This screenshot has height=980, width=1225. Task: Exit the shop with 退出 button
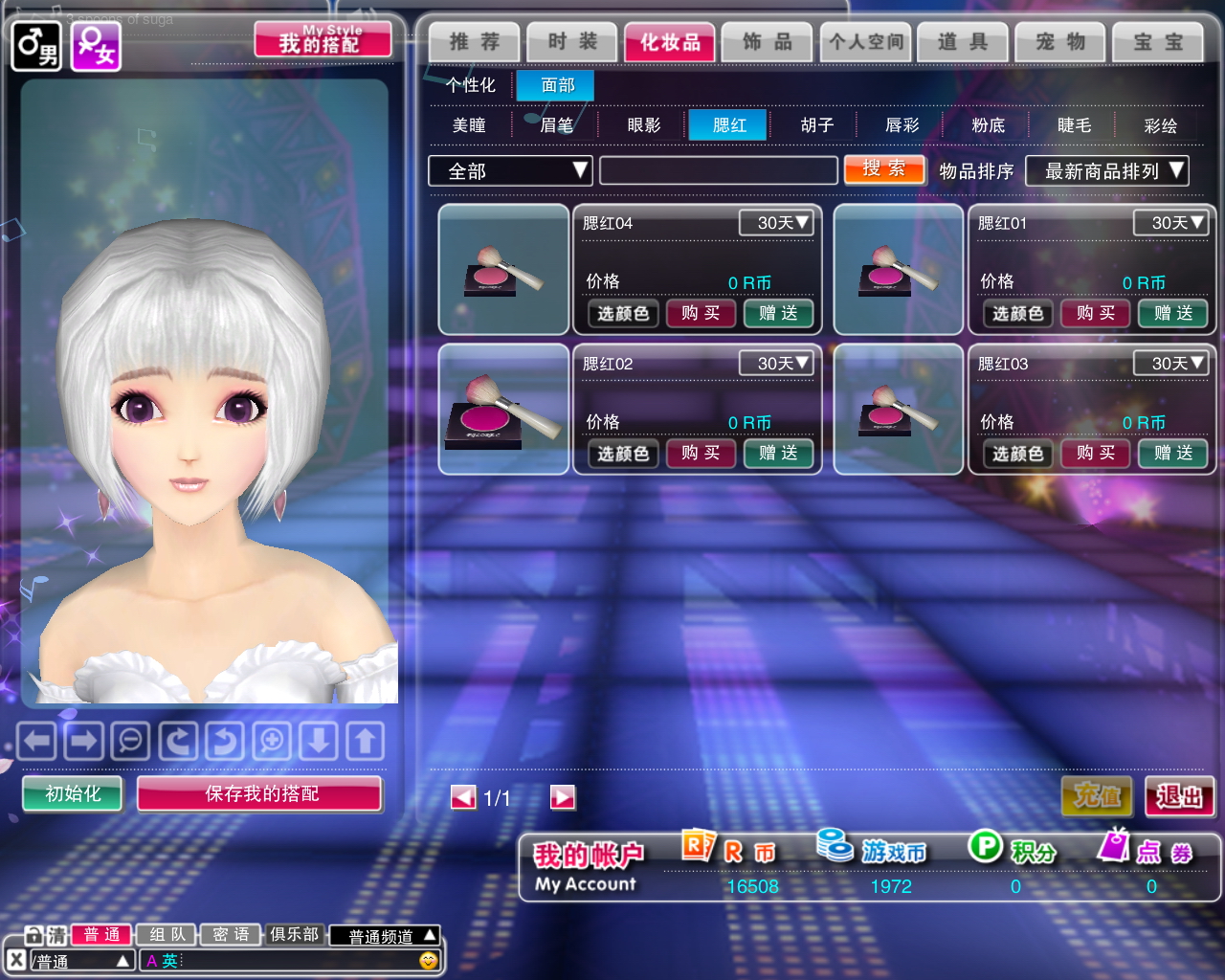coord(1179,796)
